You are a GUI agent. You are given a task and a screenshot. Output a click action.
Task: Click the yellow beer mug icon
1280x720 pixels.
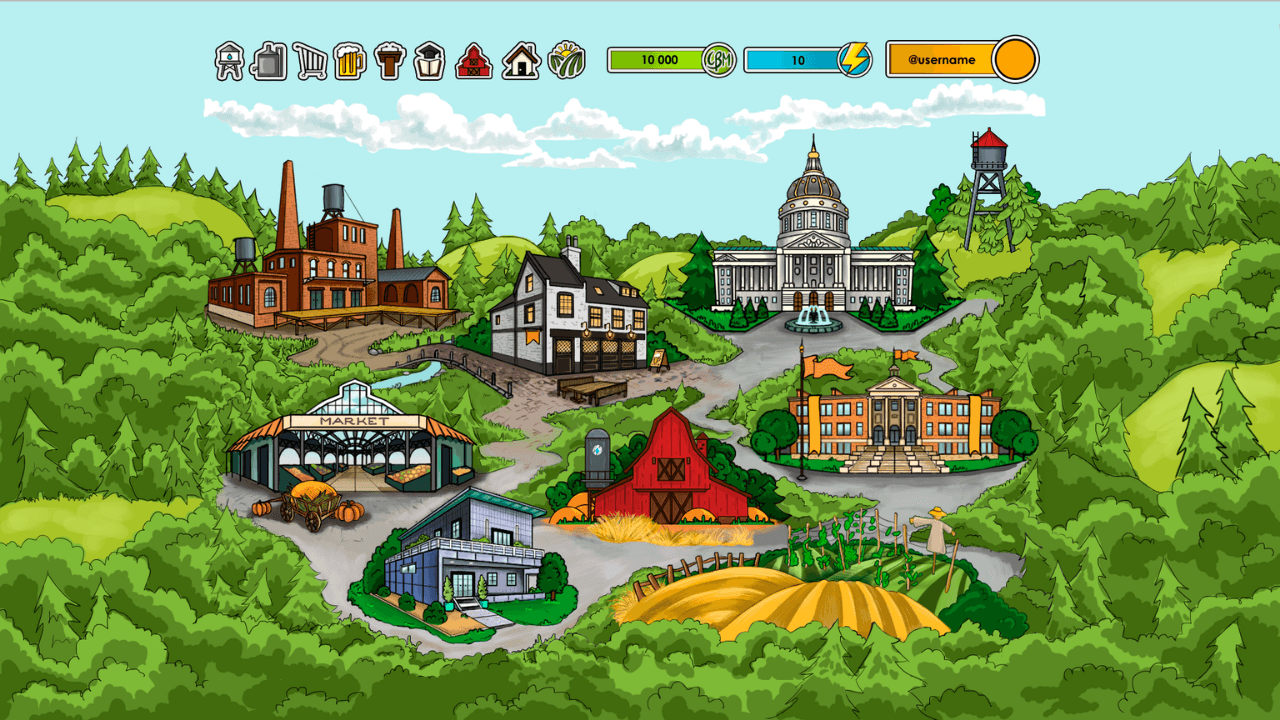[349, 61]
